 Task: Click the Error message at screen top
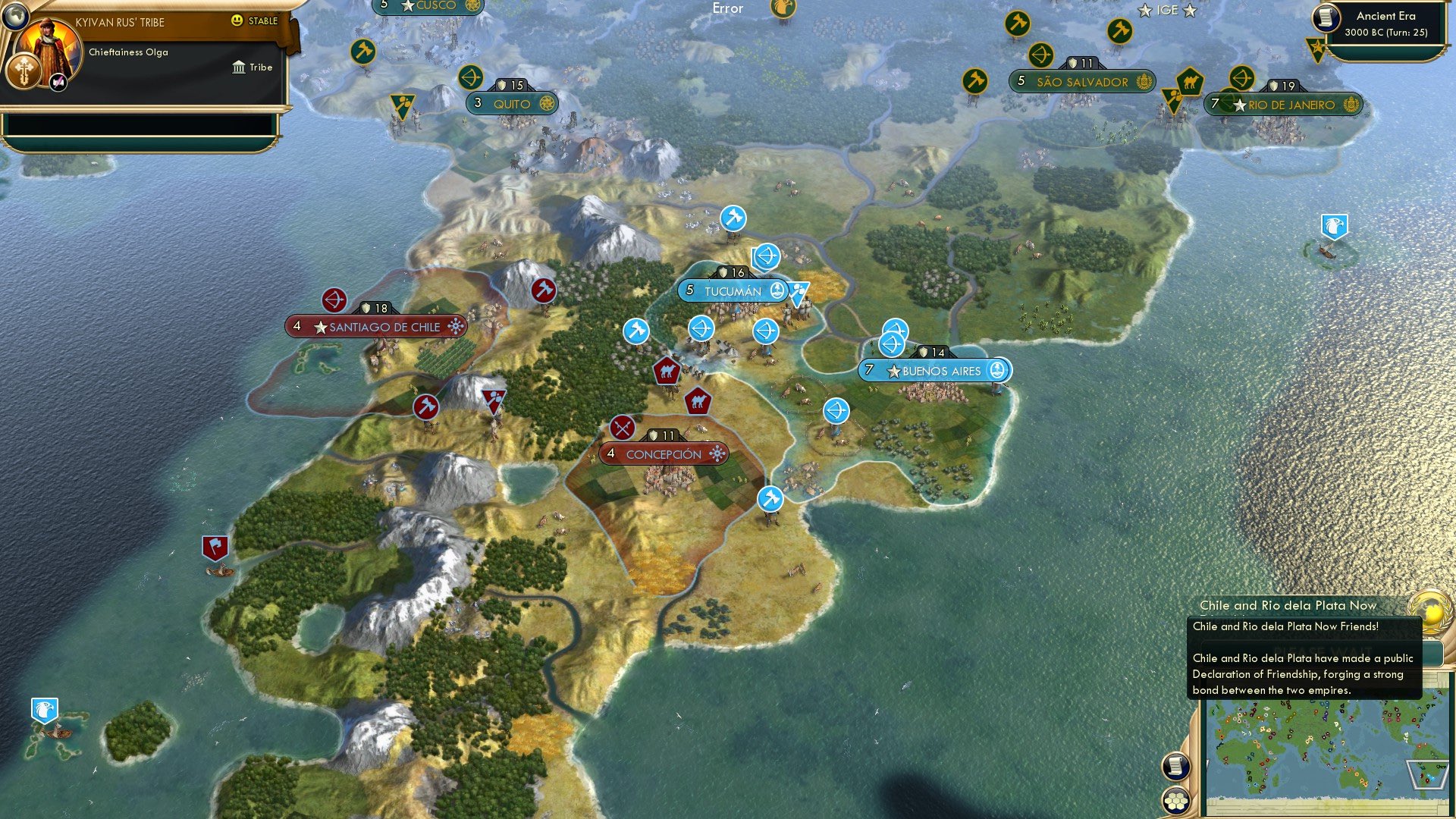tap(727, 8)
